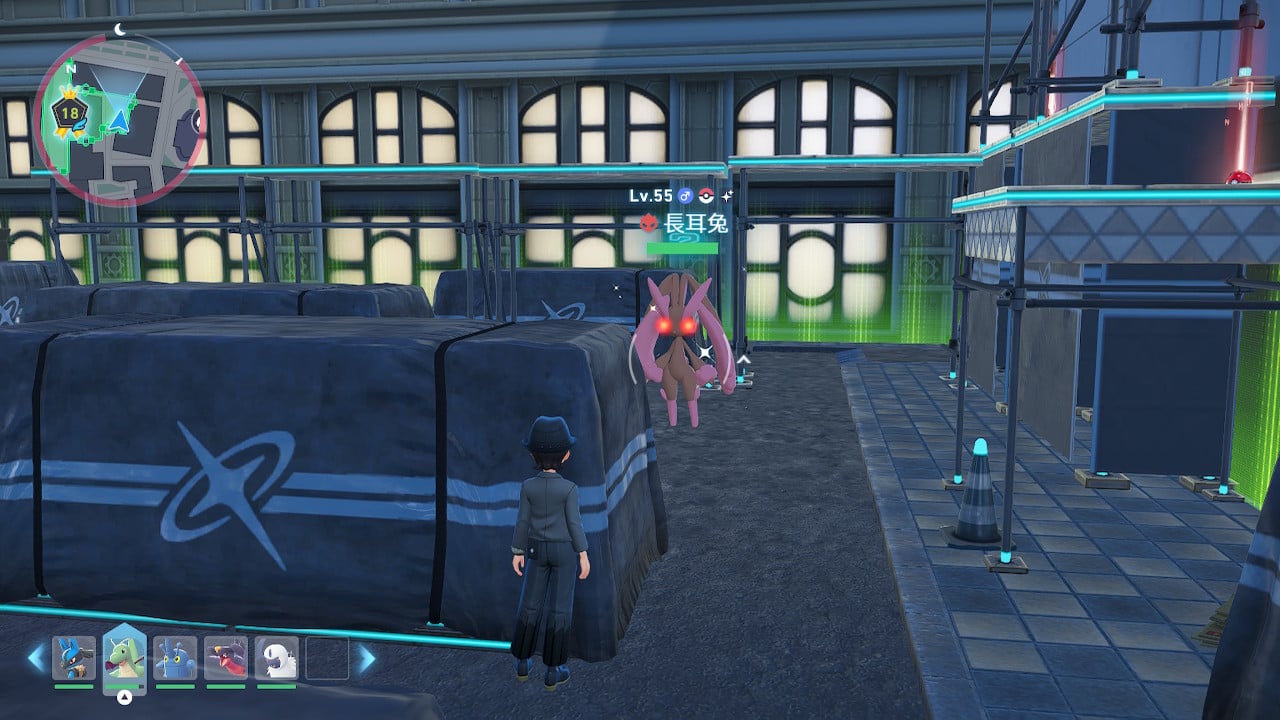1280x720 pixels.
Task: Click the party bar's left arrow
Action: click(36, 658)
